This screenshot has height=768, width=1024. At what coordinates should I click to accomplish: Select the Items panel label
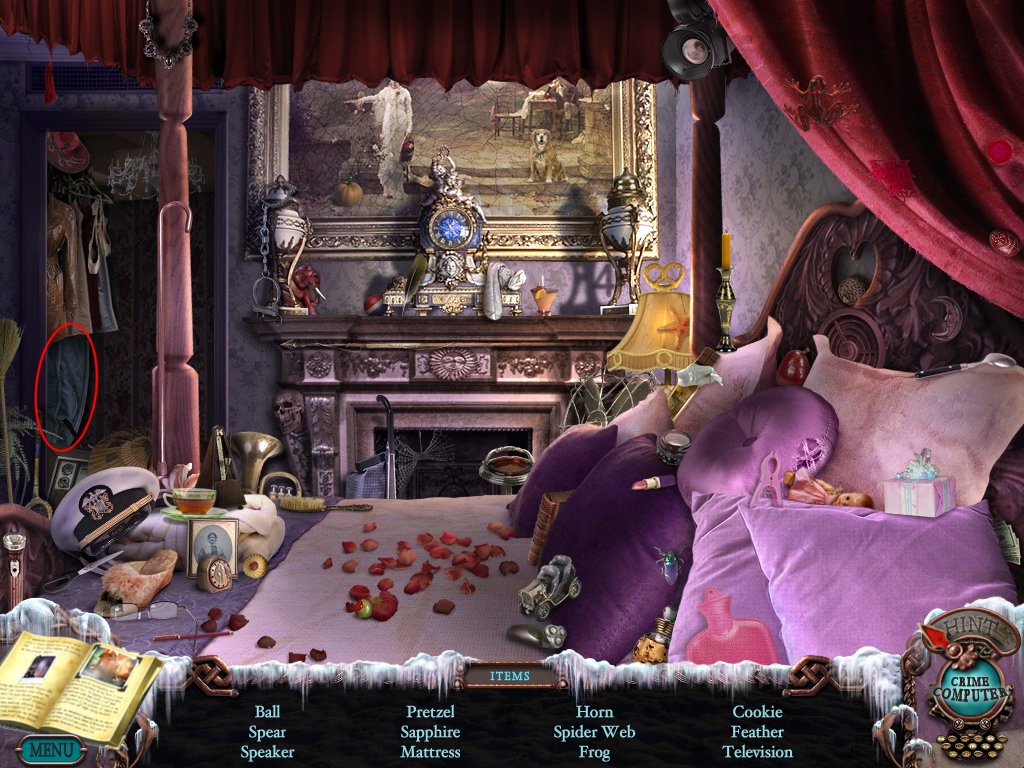click(510, 676)
